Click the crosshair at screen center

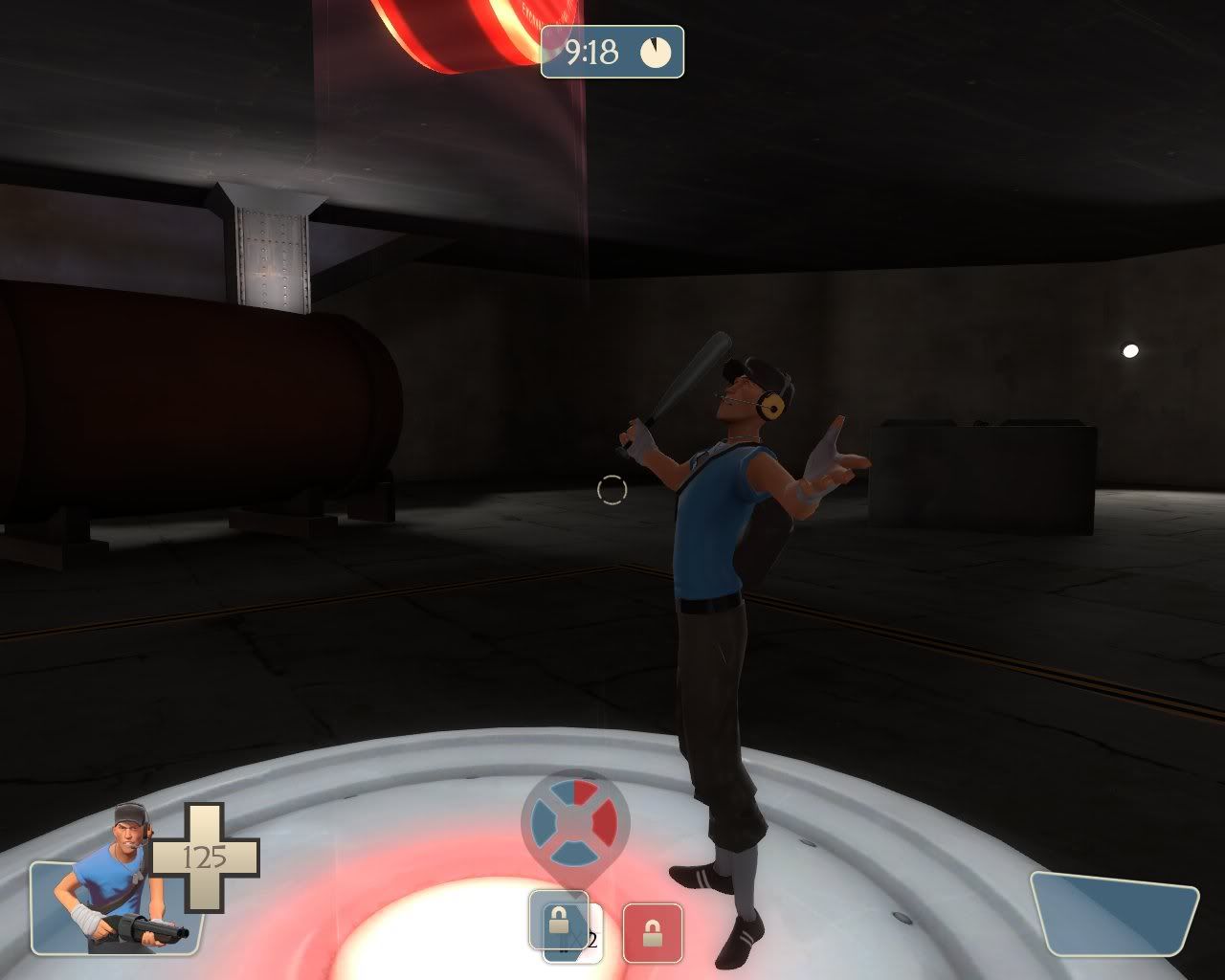click(x=613, y=489)
